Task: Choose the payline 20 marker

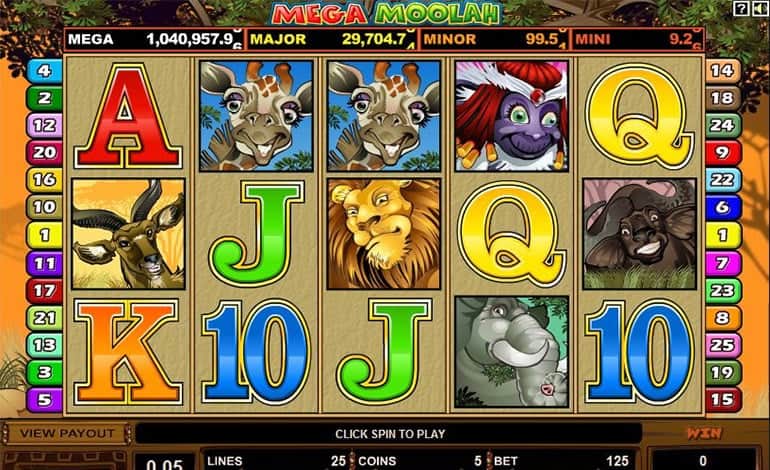Action: click(x=44, y=153)
